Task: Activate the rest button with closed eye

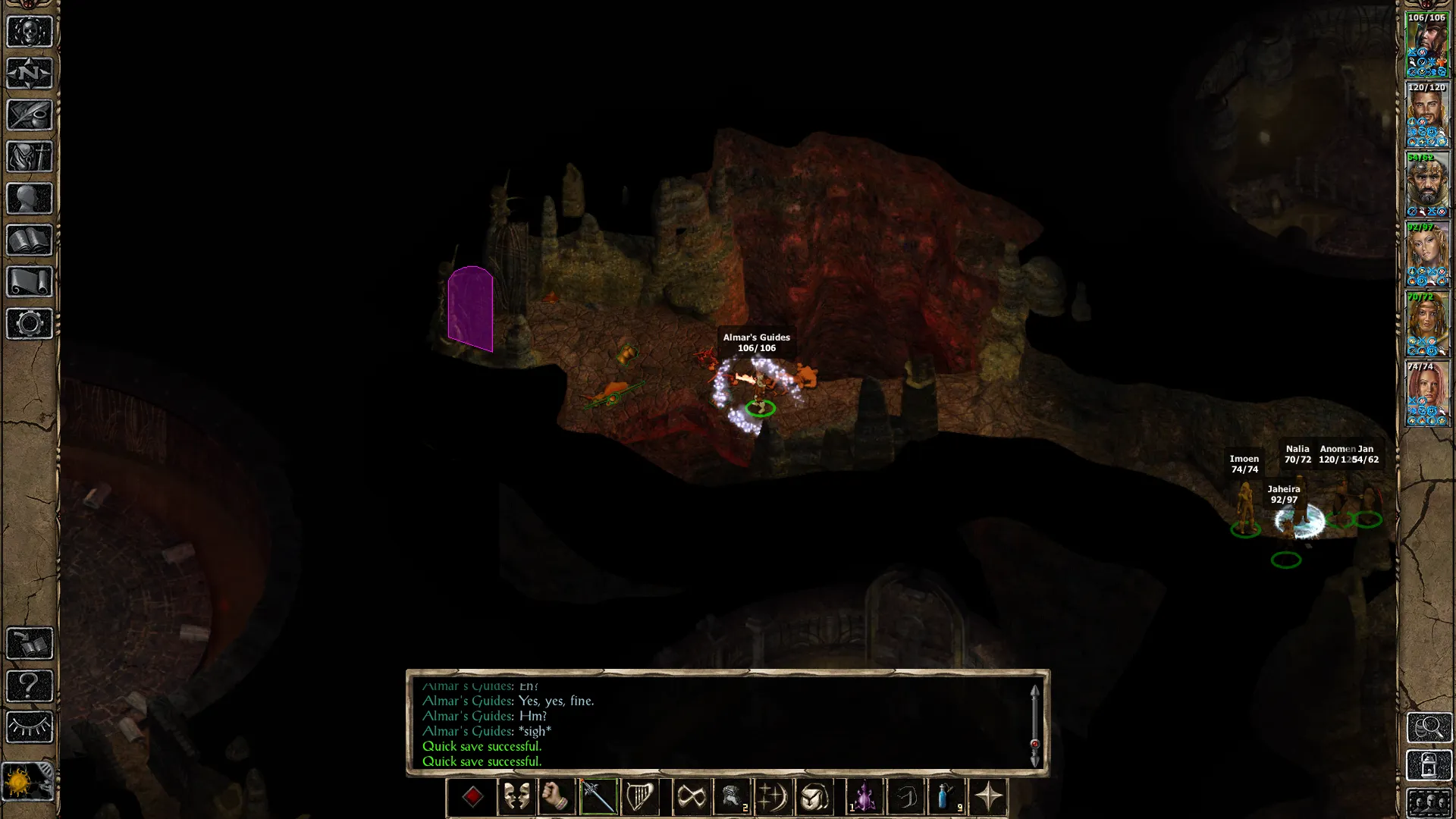Action: 30,727
